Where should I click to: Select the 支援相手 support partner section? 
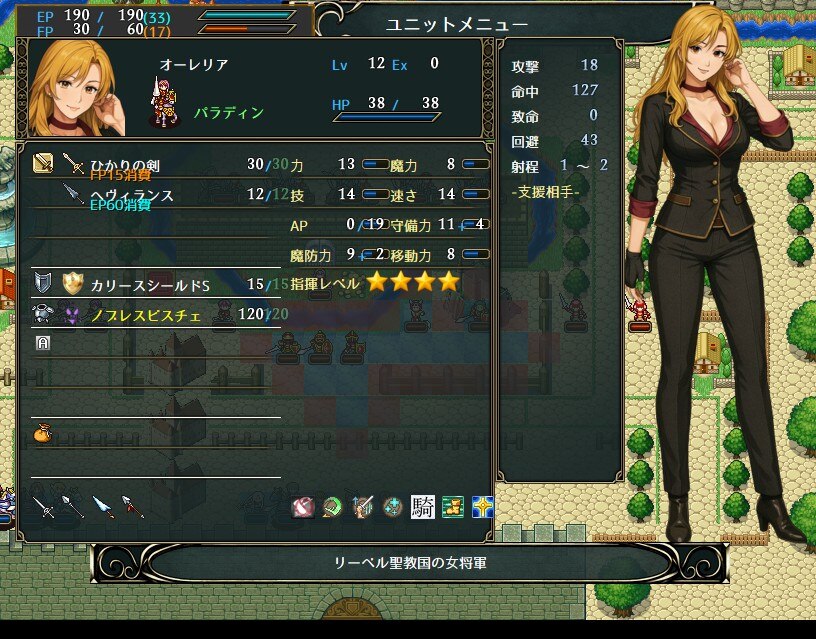(x=545, y=191)
